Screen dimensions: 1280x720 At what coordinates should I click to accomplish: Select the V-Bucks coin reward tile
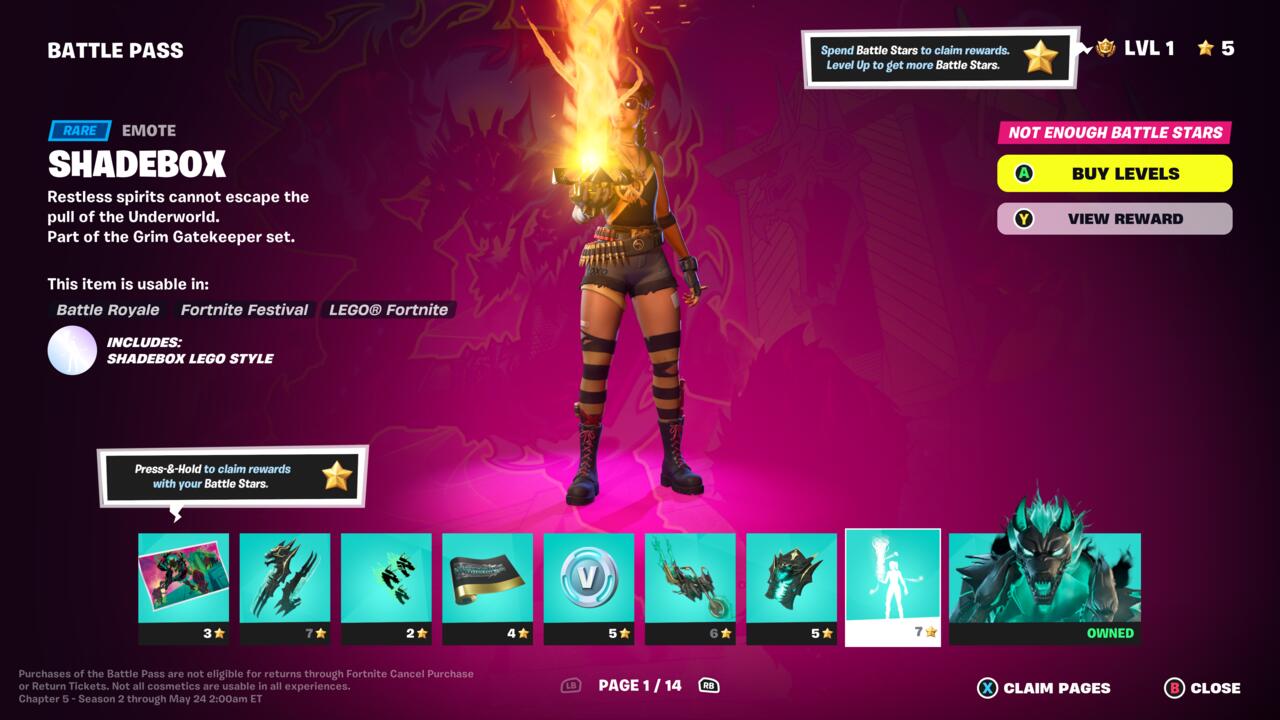point(589,588)
